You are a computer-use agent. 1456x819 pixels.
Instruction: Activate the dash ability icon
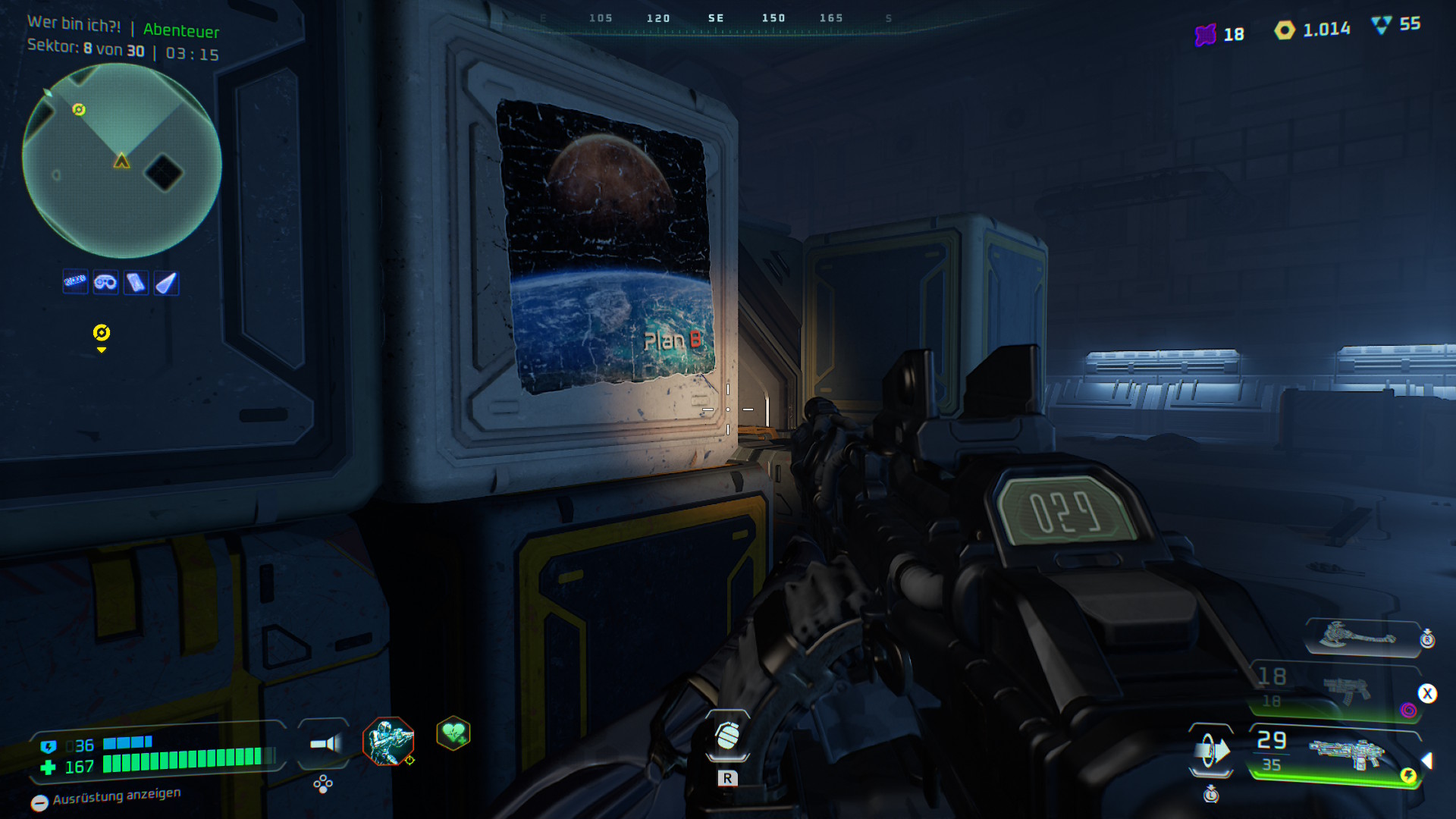[x=1210, y=750]
